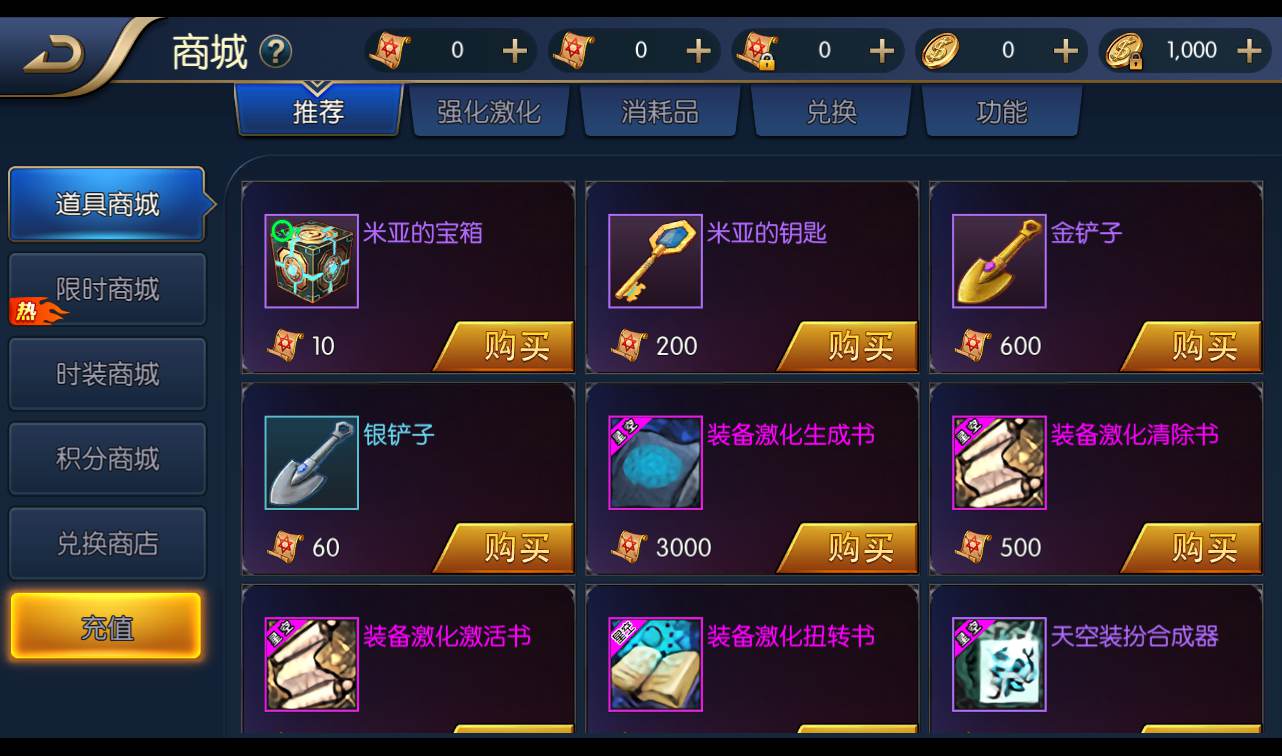The height and width of the screenshot is (756, 1282).
Task: Select the 装备激化清除书 scroll icon
Action: tap(999, 462)
